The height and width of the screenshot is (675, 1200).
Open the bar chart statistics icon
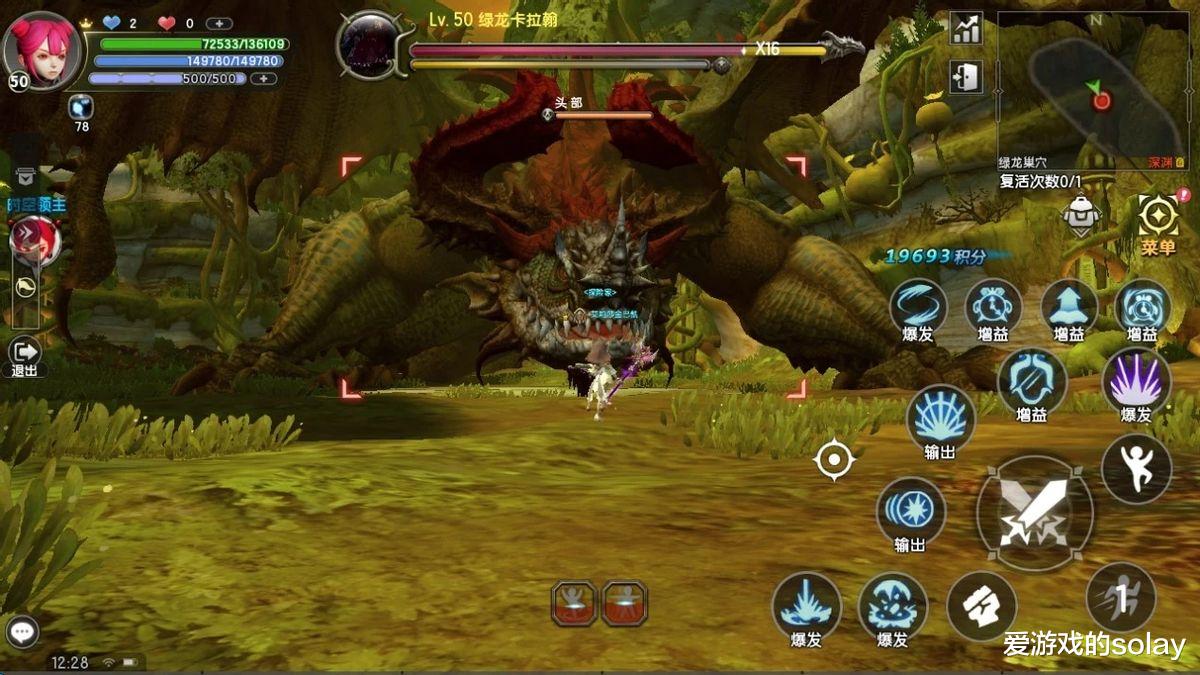tap(966, 29)
